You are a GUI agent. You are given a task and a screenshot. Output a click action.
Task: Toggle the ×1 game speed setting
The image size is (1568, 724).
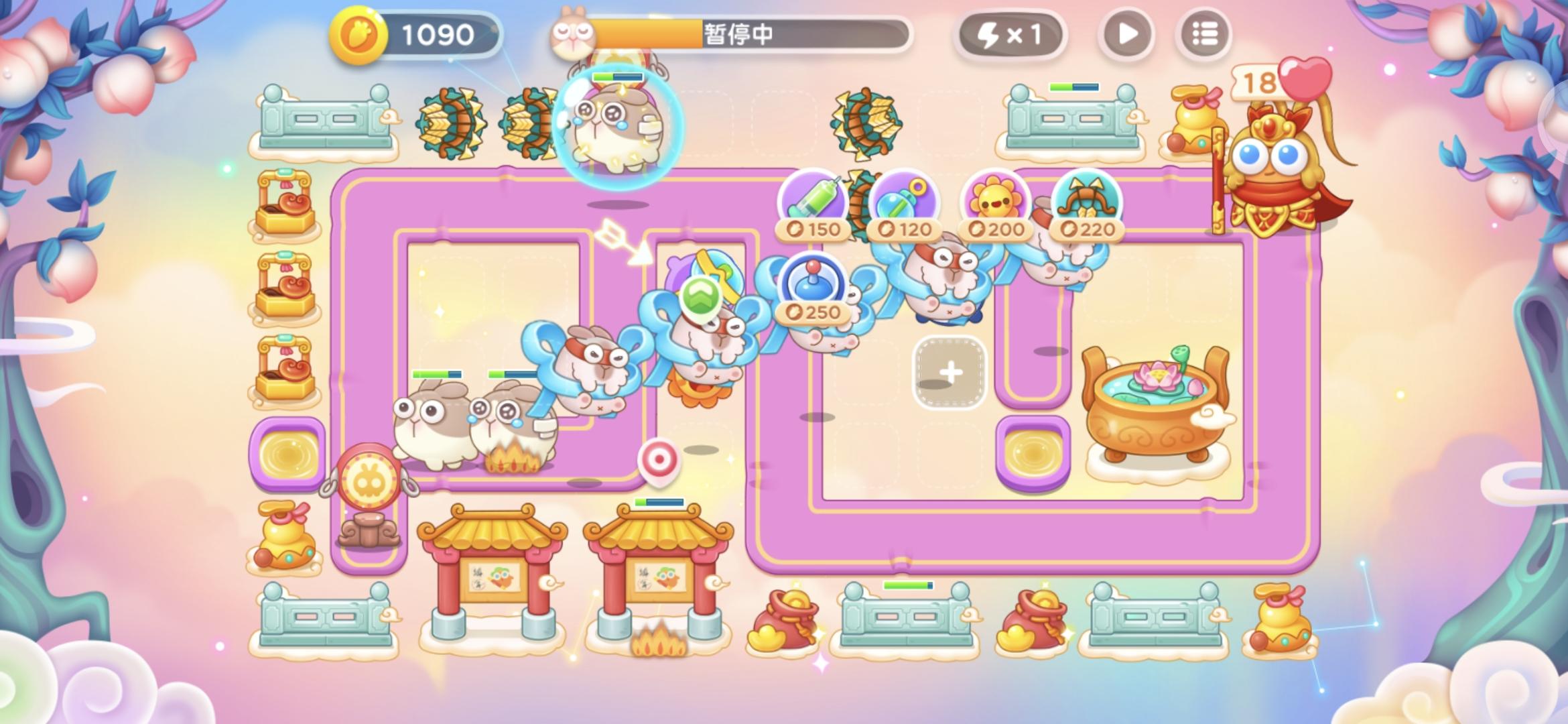[1012, 35]
